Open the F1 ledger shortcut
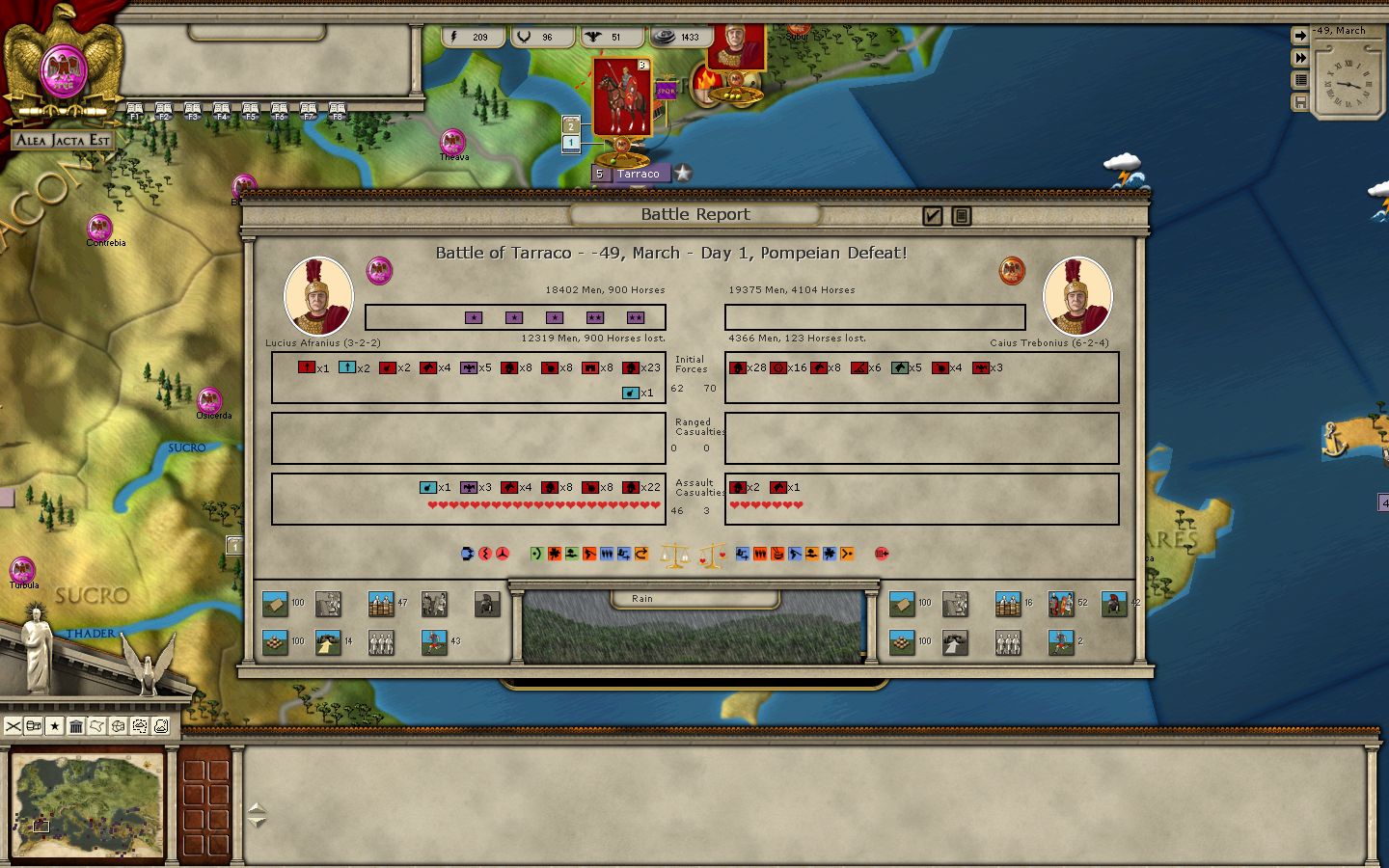1389x868 pixels. coord(135,111)
